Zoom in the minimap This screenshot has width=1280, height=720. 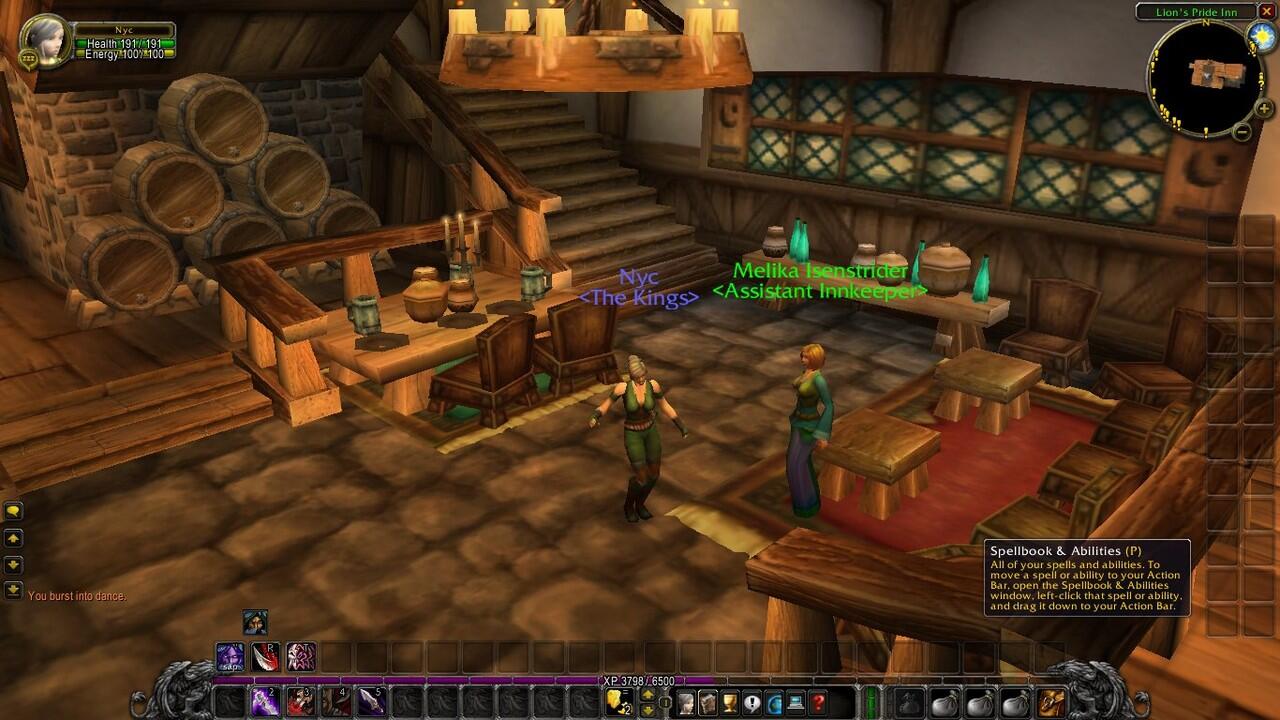tap(1264, 109)
